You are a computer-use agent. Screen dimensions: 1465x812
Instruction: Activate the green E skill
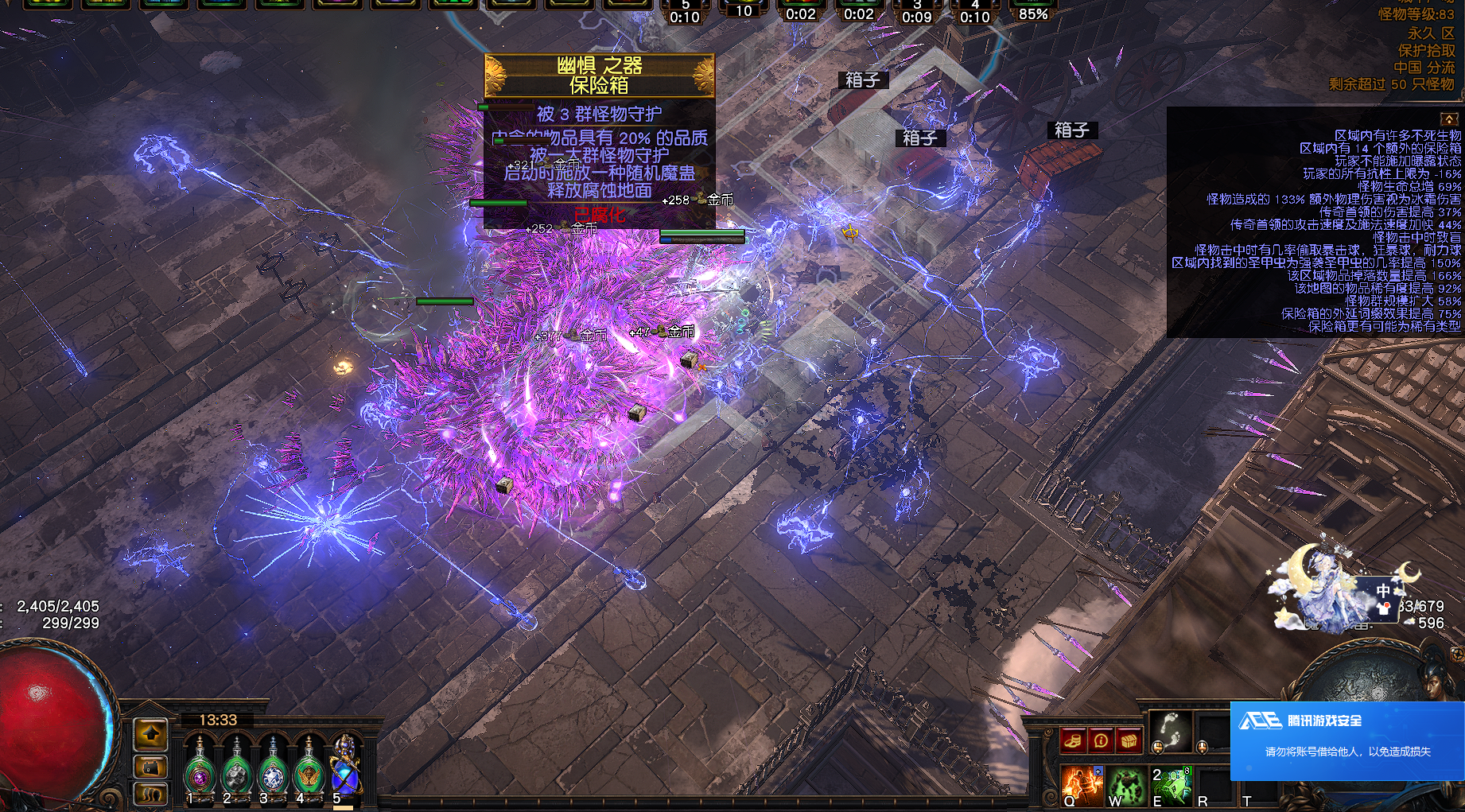pyautogui.click(x=1172, y=783)
